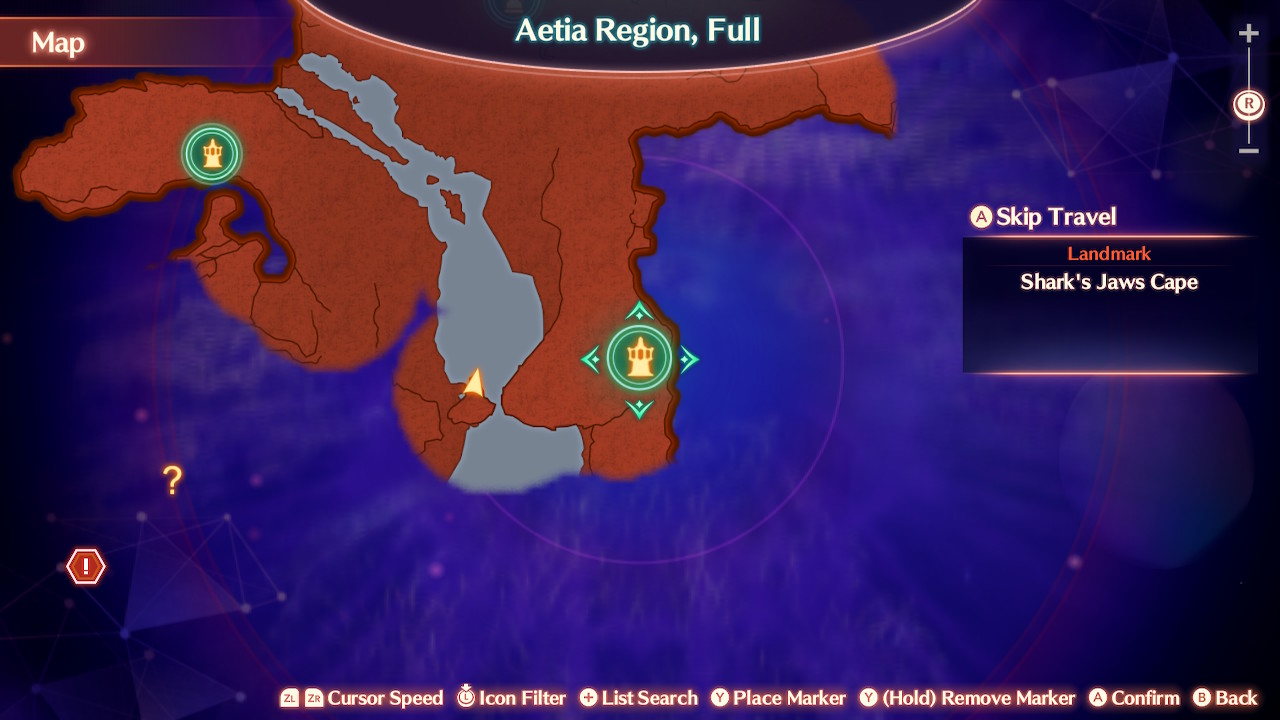
Task: Click the map zoom slider plus control
Action: (1248, 31)
